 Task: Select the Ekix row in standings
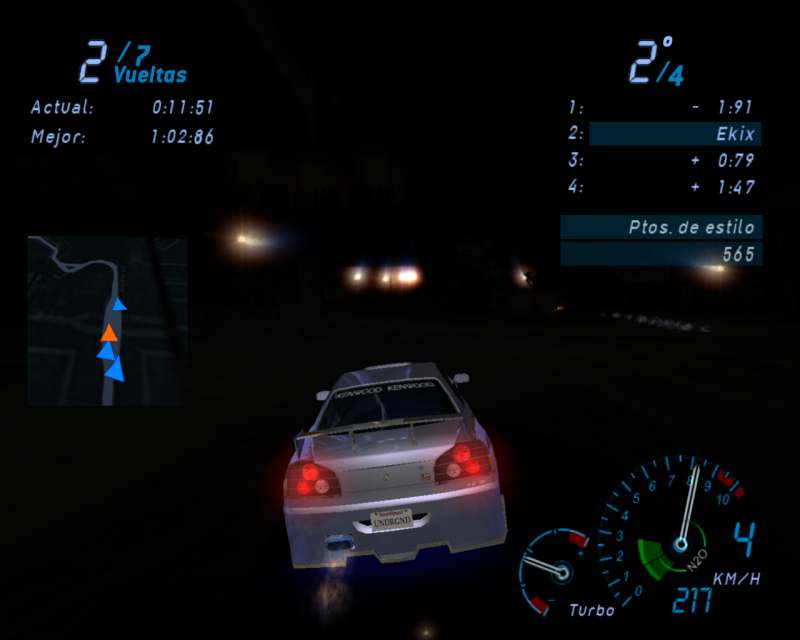click(x=675, y=134)
